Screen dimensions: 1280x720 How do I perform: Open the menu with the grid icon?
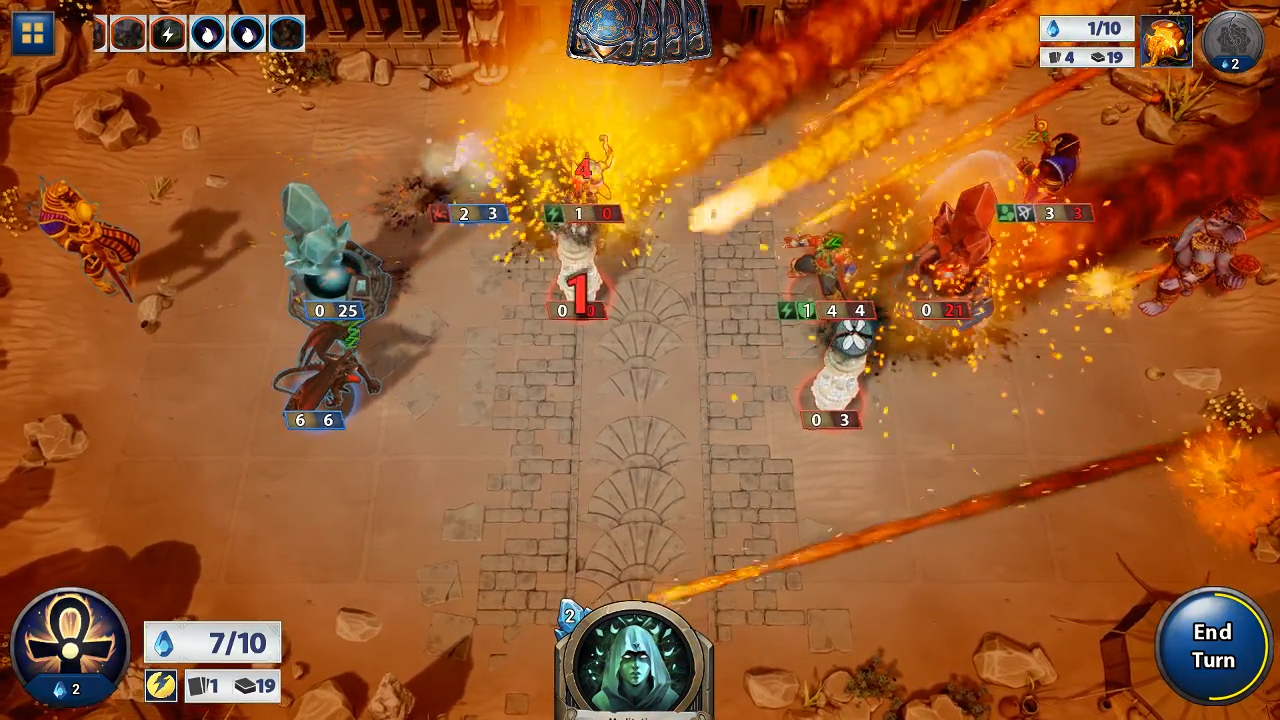coord(33,33)
